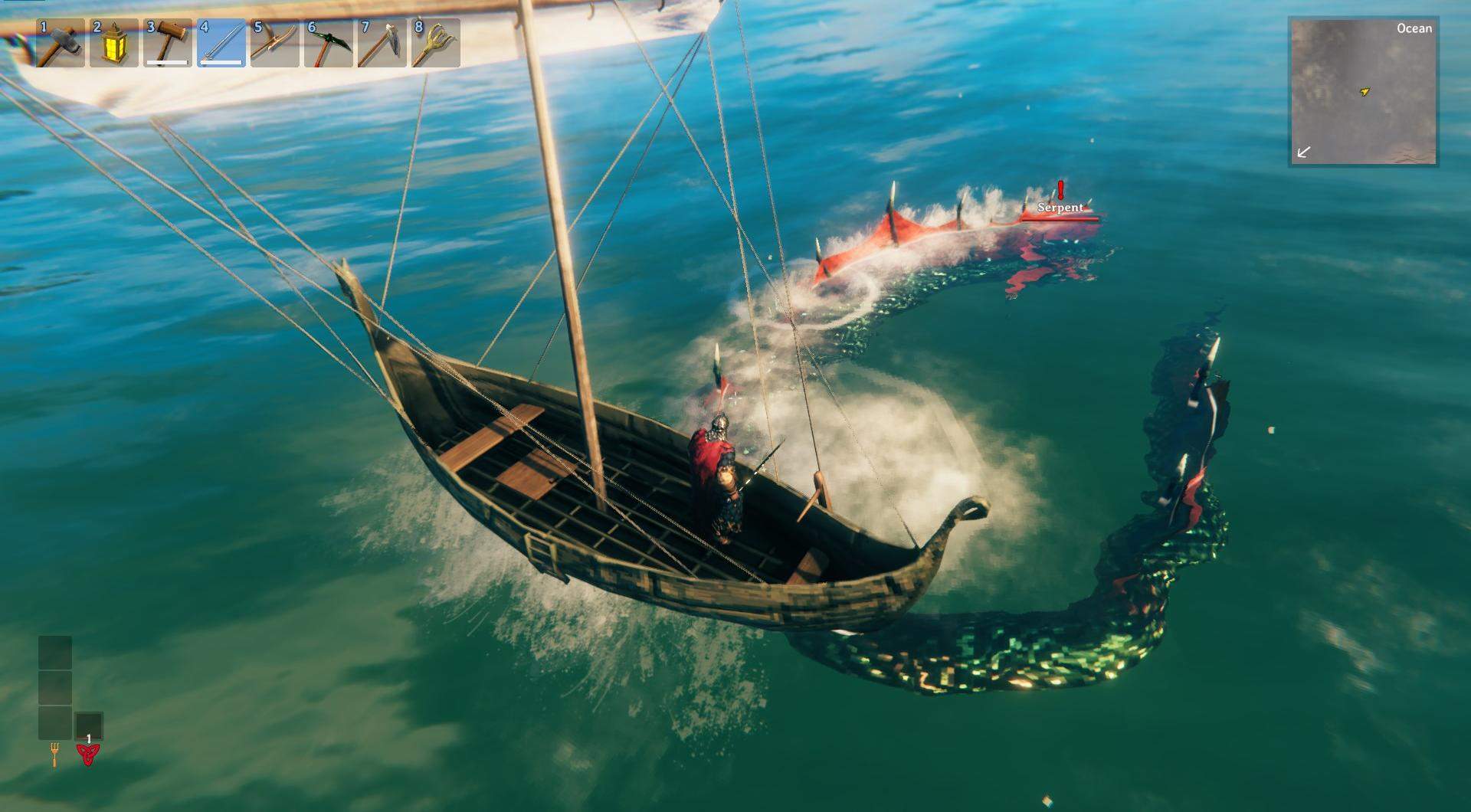Click the wind direction arrow on the minimap
The height and width of the screenshot is (812, 1471).
(1302, 153)
